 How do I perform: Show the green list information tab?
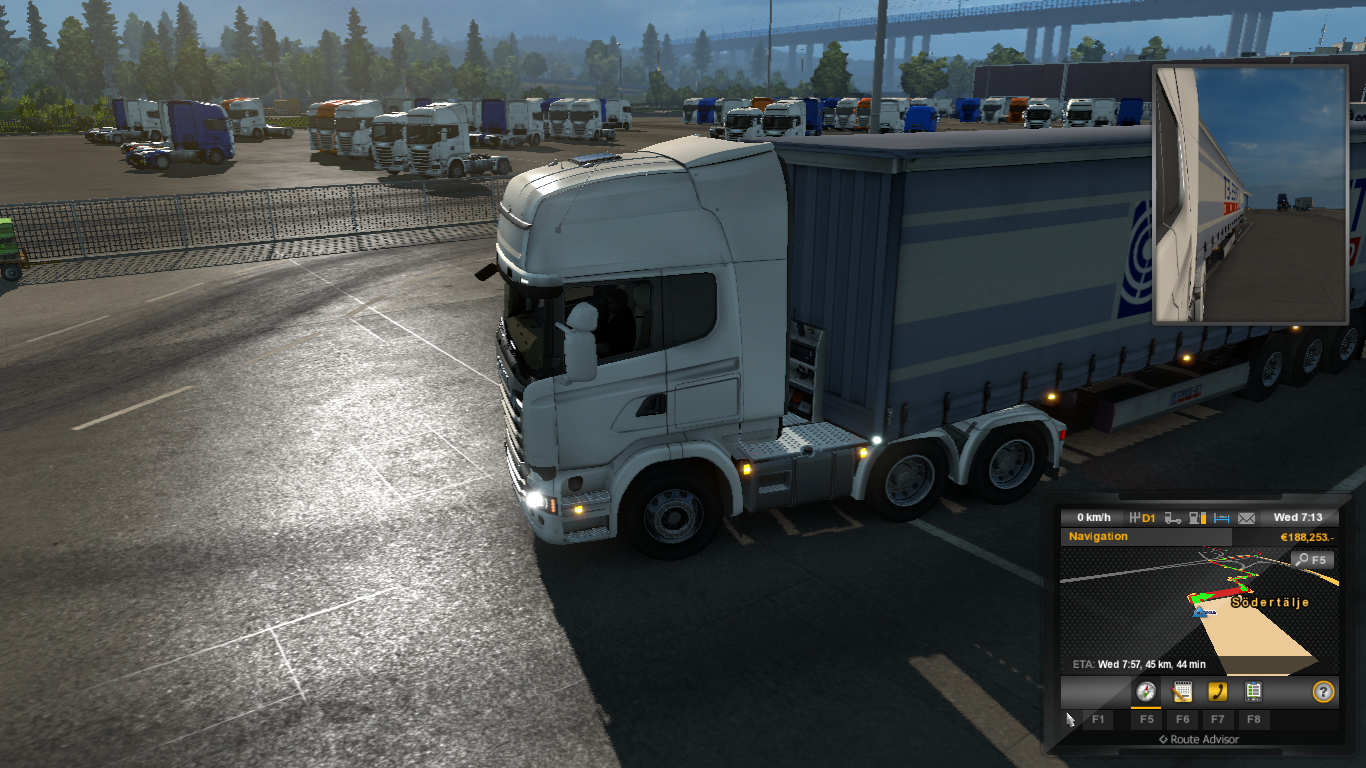[1252, 691]
